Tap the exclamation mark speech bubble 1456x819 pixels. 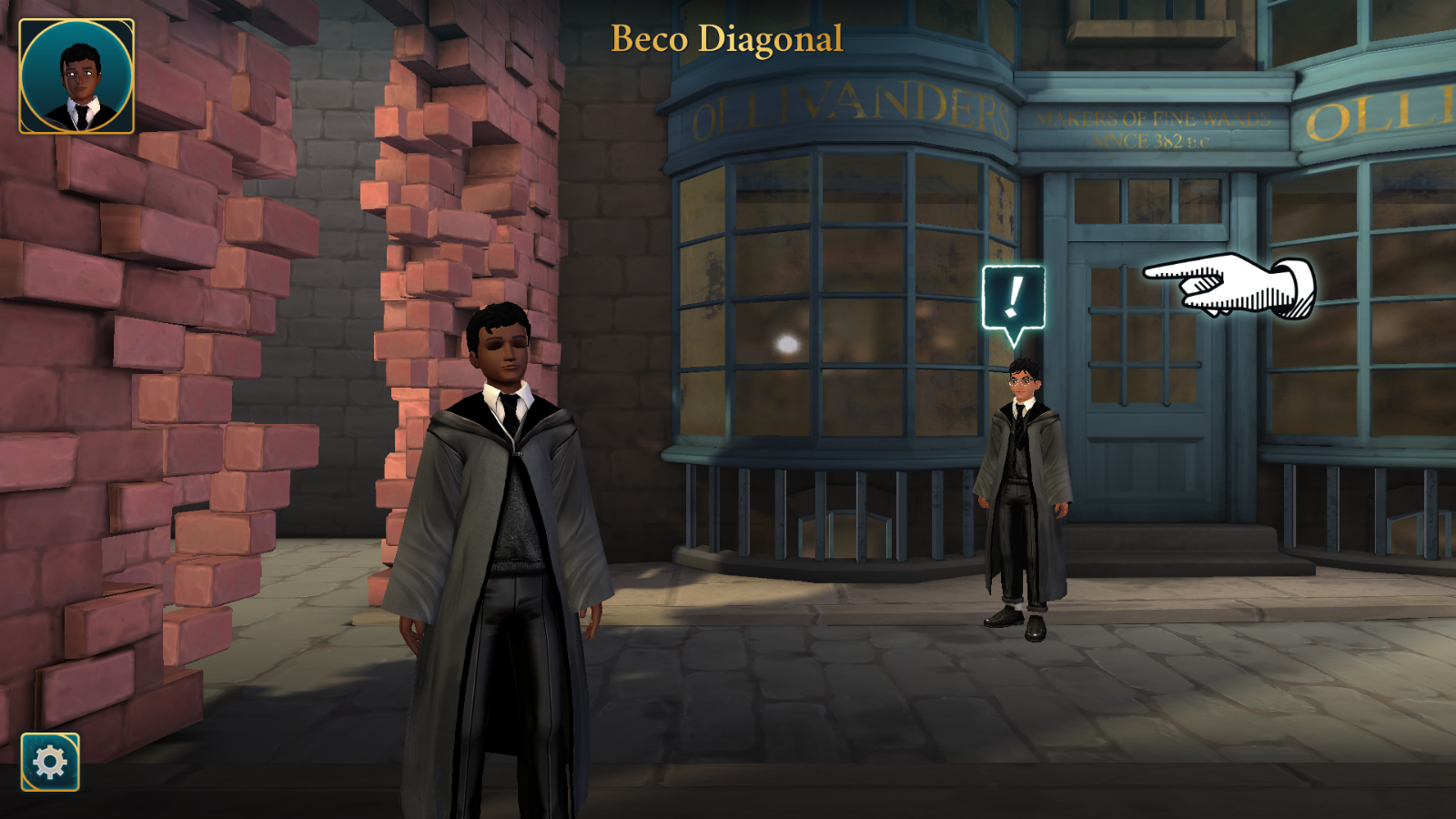tap(1013, 298)
